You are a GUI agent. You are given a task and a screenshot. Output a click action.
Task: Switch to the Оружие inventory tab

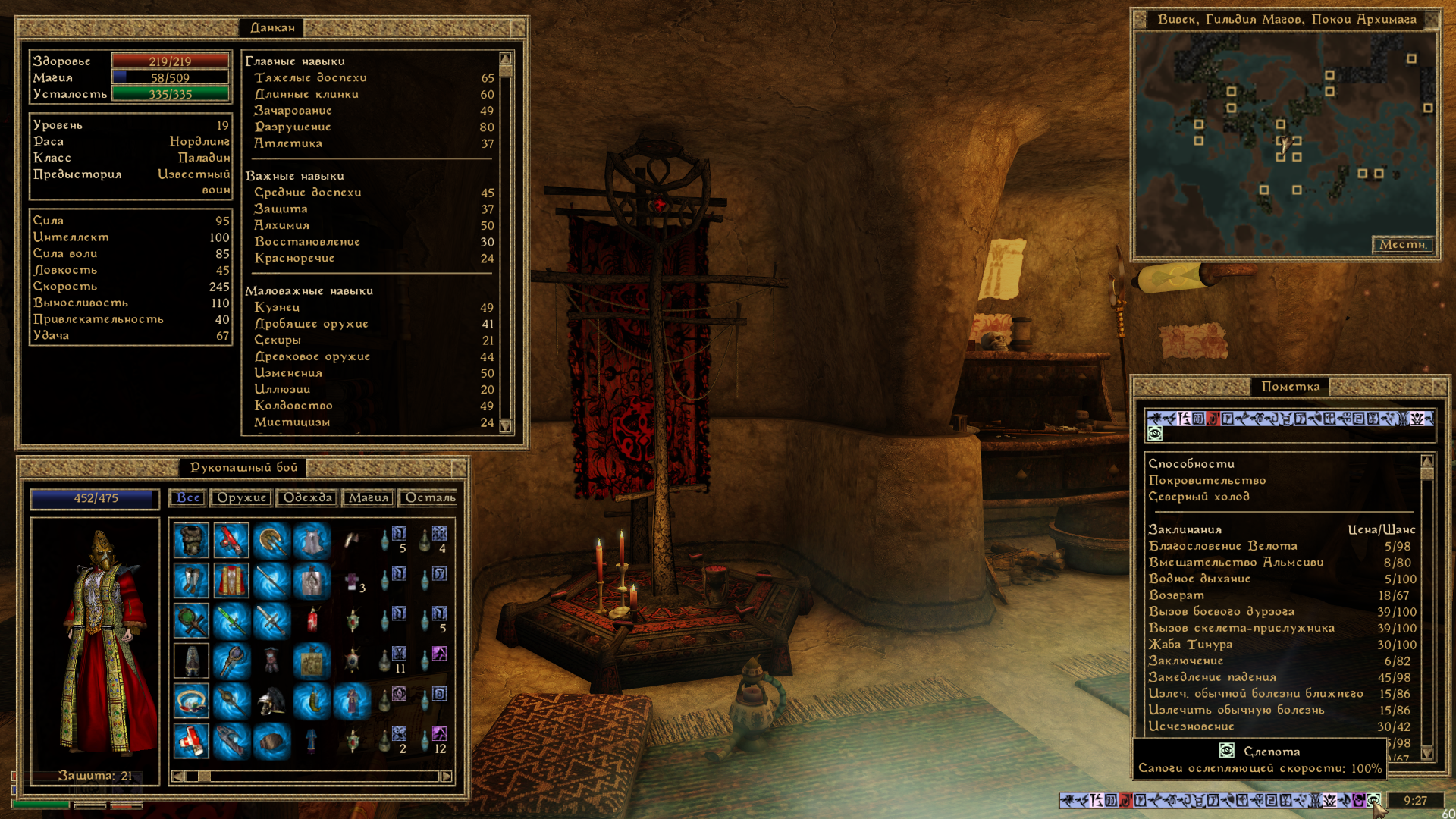[x=241, y=498]
